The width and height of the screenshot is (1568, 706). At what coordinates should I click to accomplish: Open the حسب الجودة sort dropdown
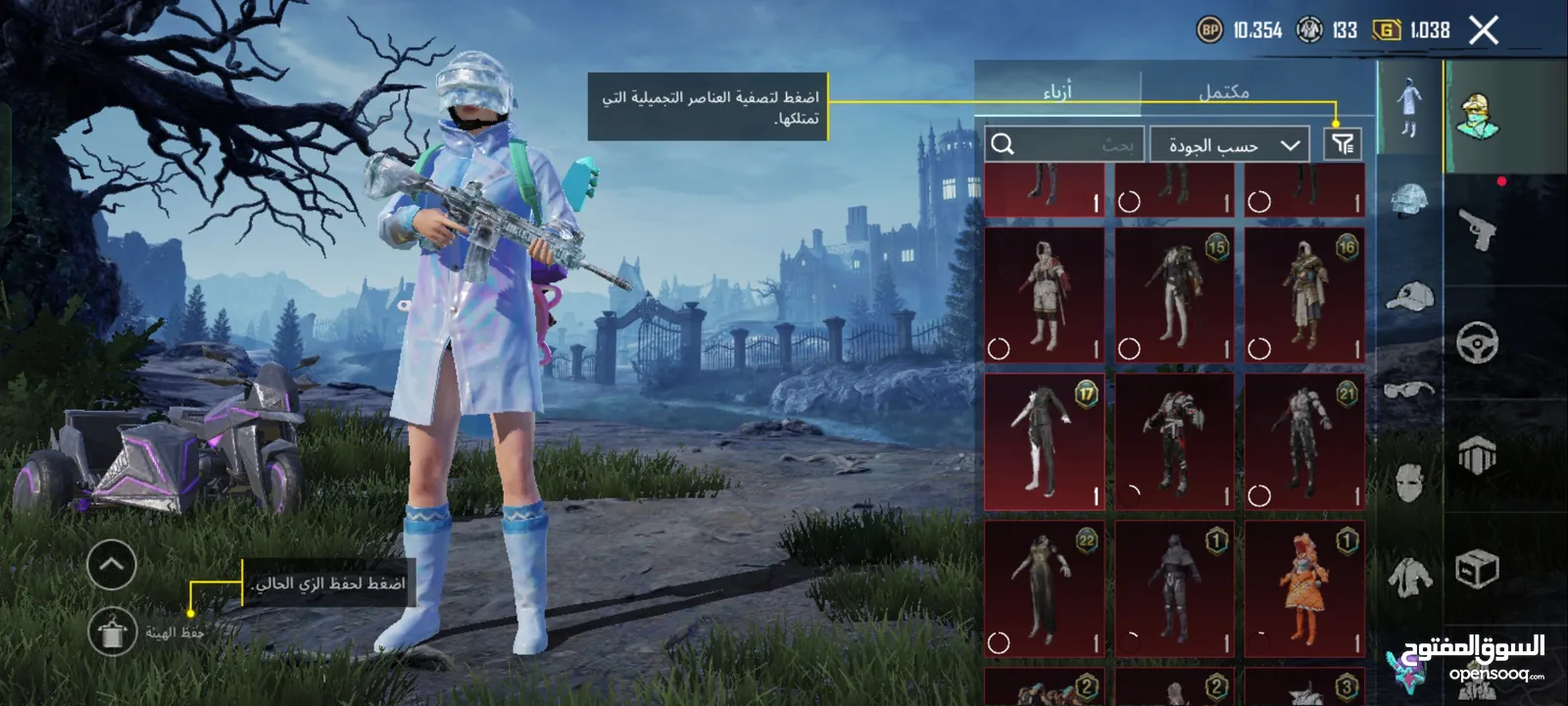1229,145
